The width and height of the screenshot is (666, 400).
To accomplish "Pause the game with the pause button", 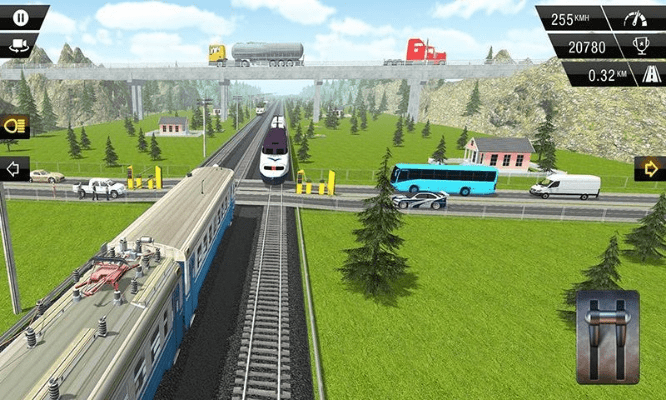I will 17,16.
